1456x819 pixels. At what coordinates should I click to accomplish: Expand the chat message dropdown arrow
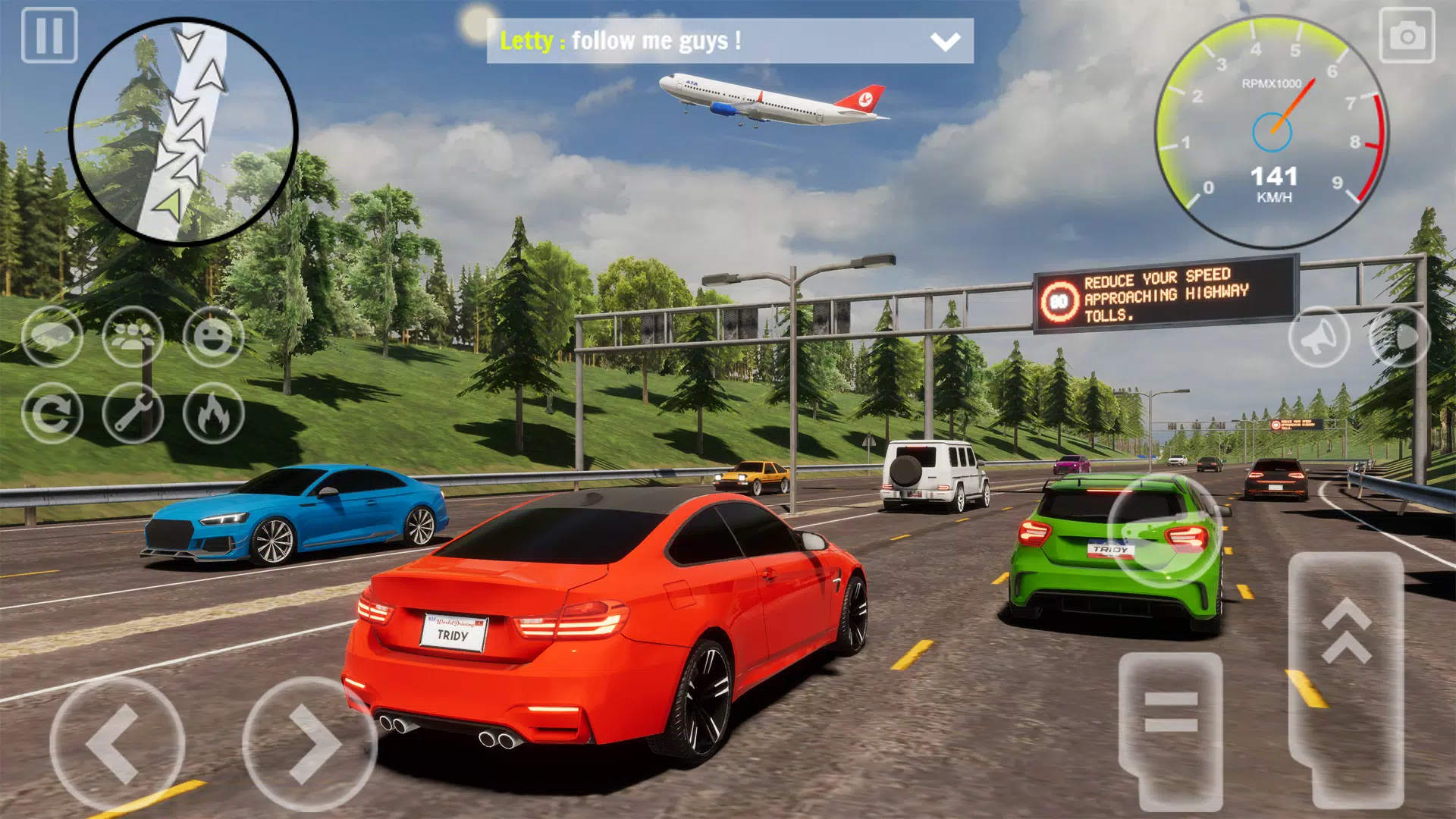(x=945, y=41)
